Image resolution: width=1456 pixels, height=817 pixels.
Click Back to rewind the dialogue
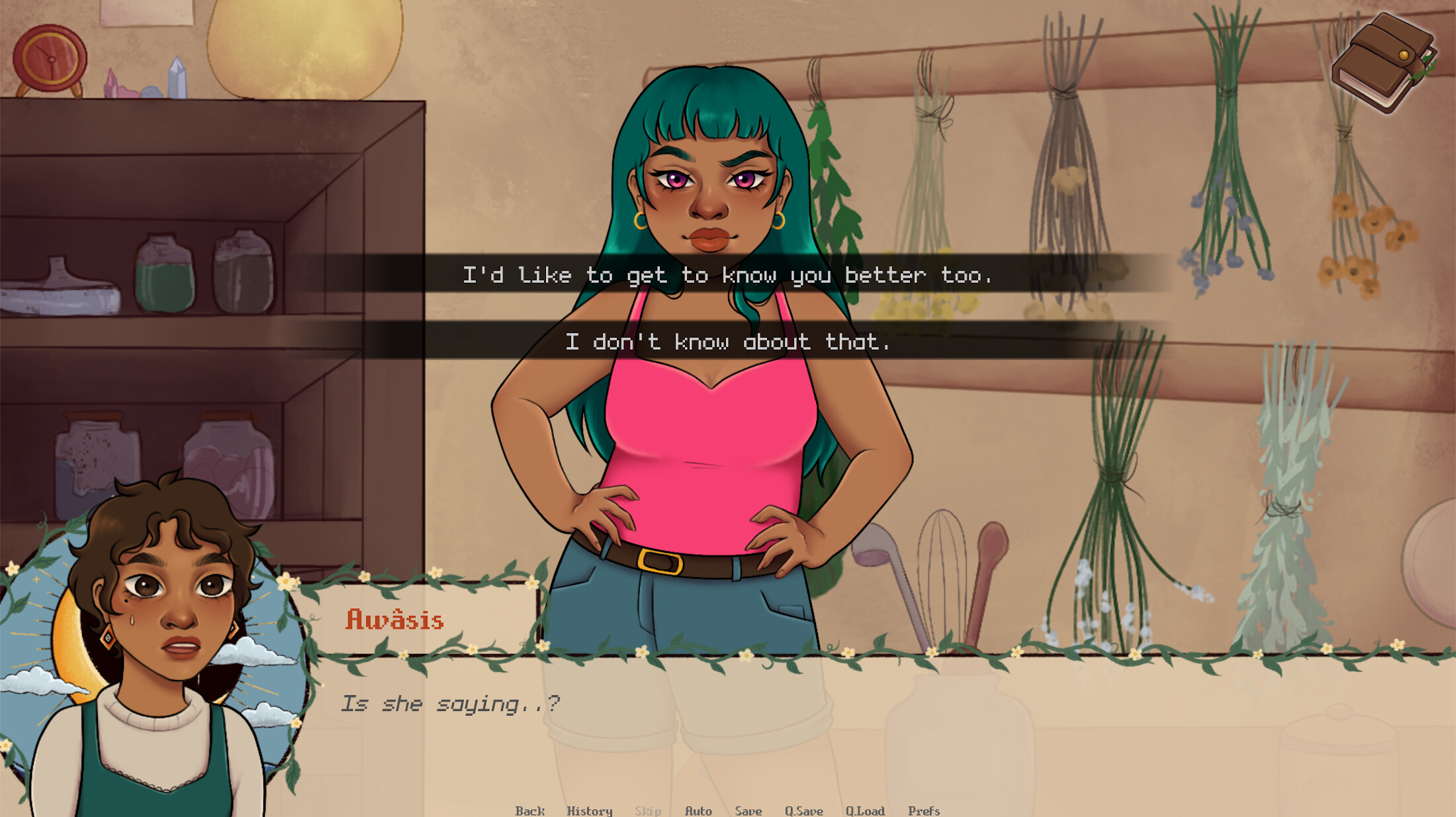529,810
